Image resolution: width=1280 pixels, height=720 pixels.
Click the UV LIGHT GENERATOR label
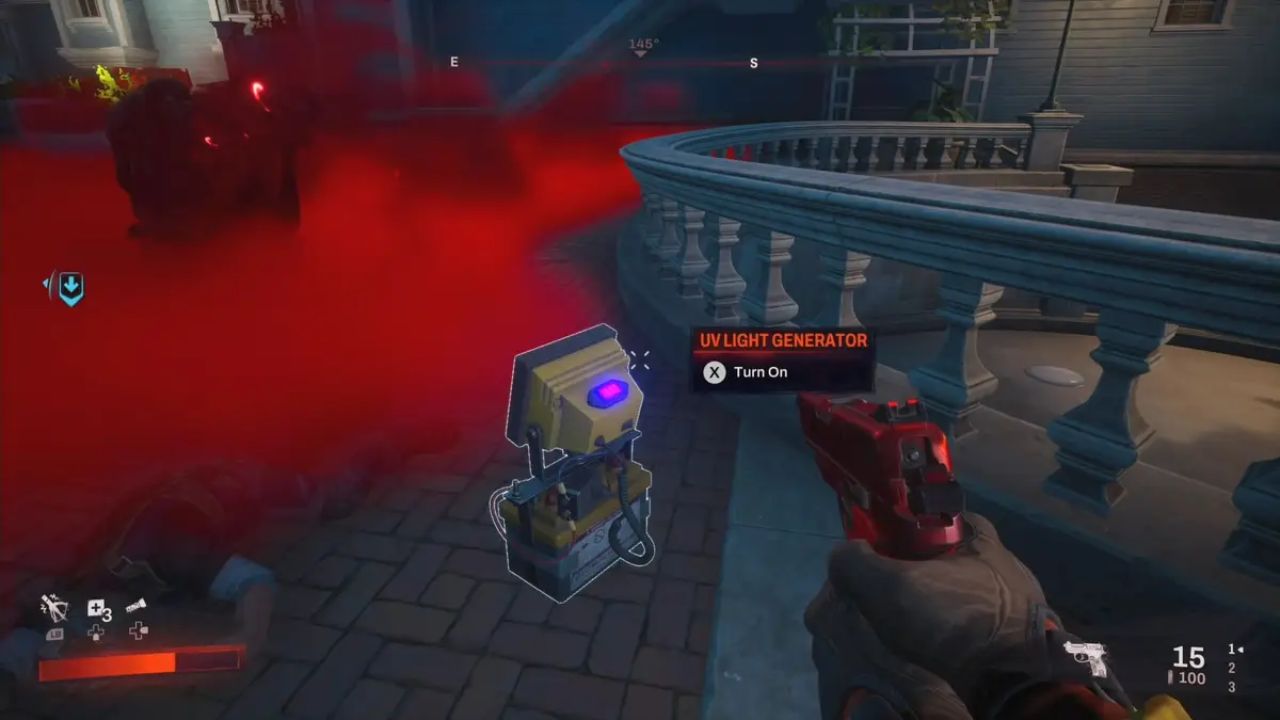click(x=781, y=340)
